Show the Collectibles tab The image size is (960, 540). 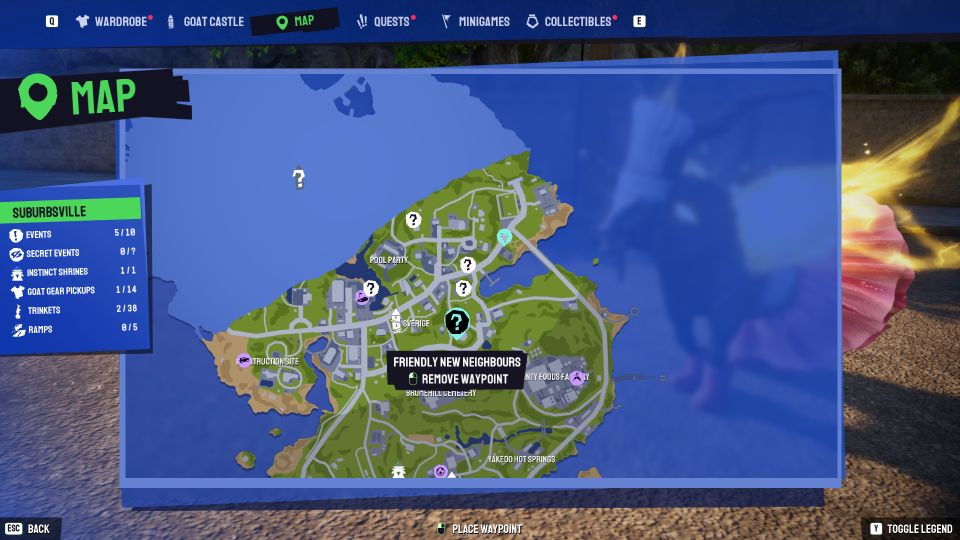(571, 21)
